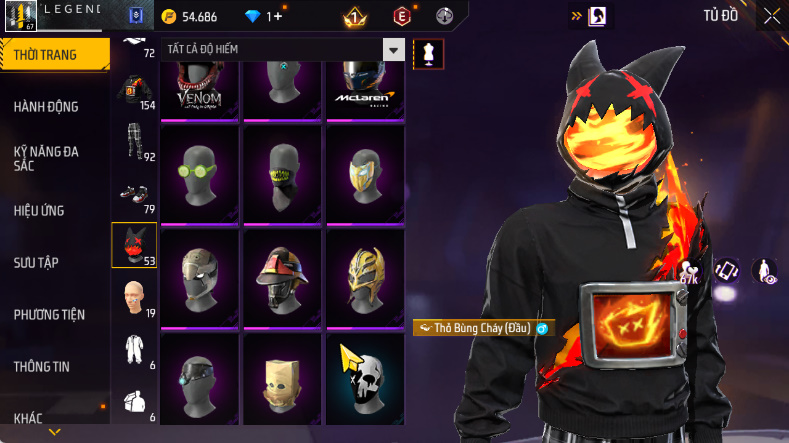Select the paper bag head item
The width and height of the screenshot is (789, 443).
coord(282,378)
